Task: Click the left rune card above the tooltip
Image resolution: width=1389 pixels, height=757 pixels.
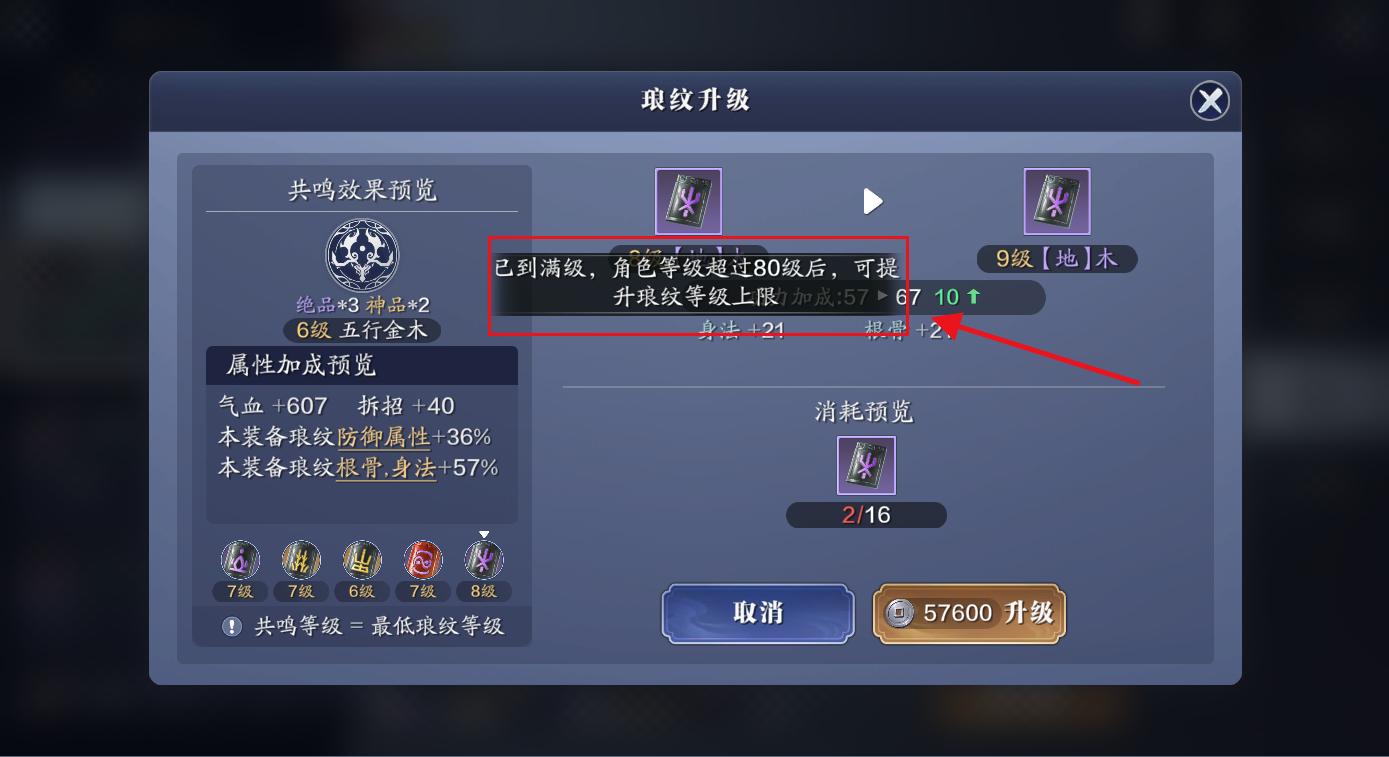Action: 688,200
